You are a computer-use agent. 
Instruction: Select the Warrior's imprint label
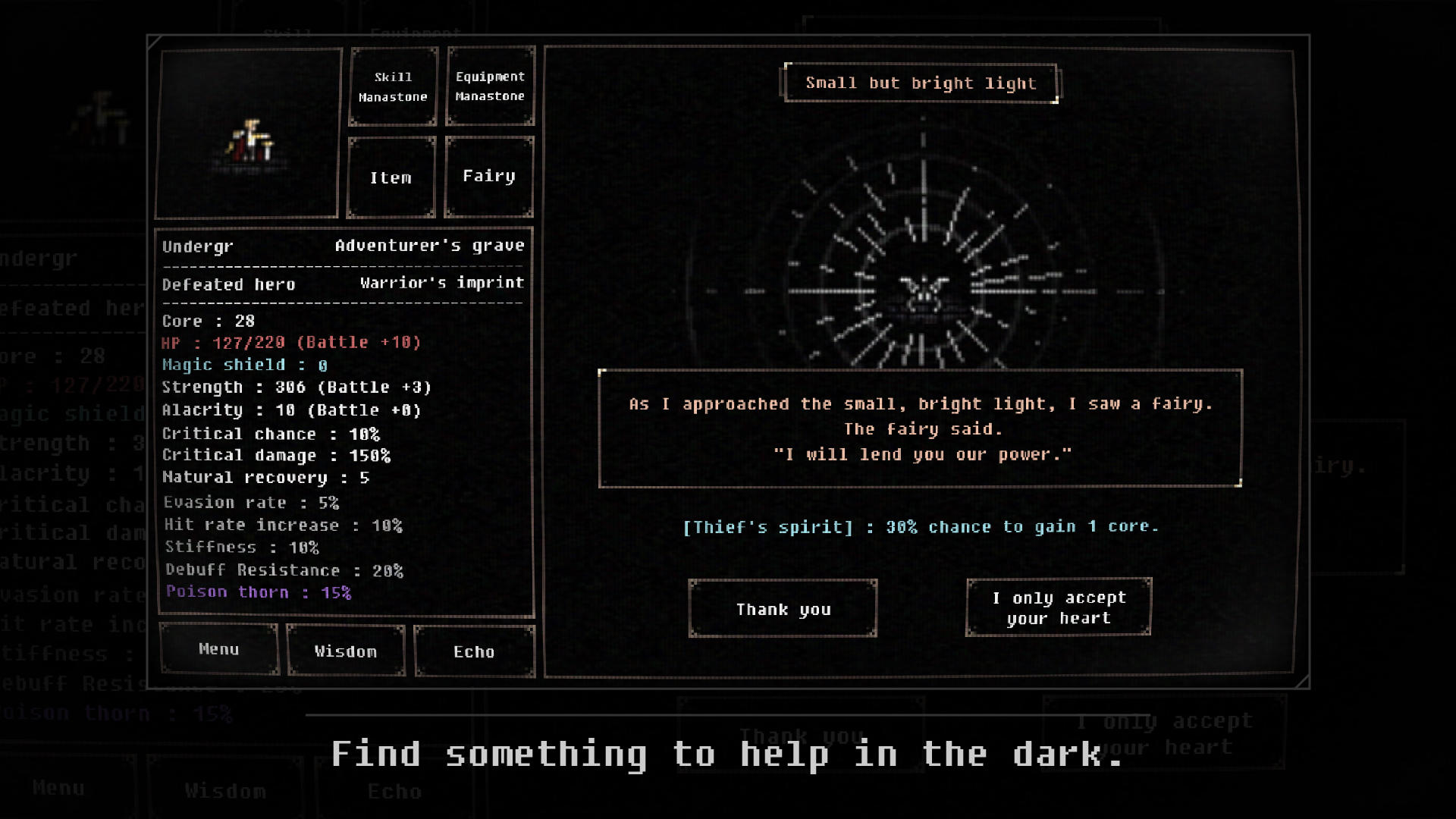point(442,281)
